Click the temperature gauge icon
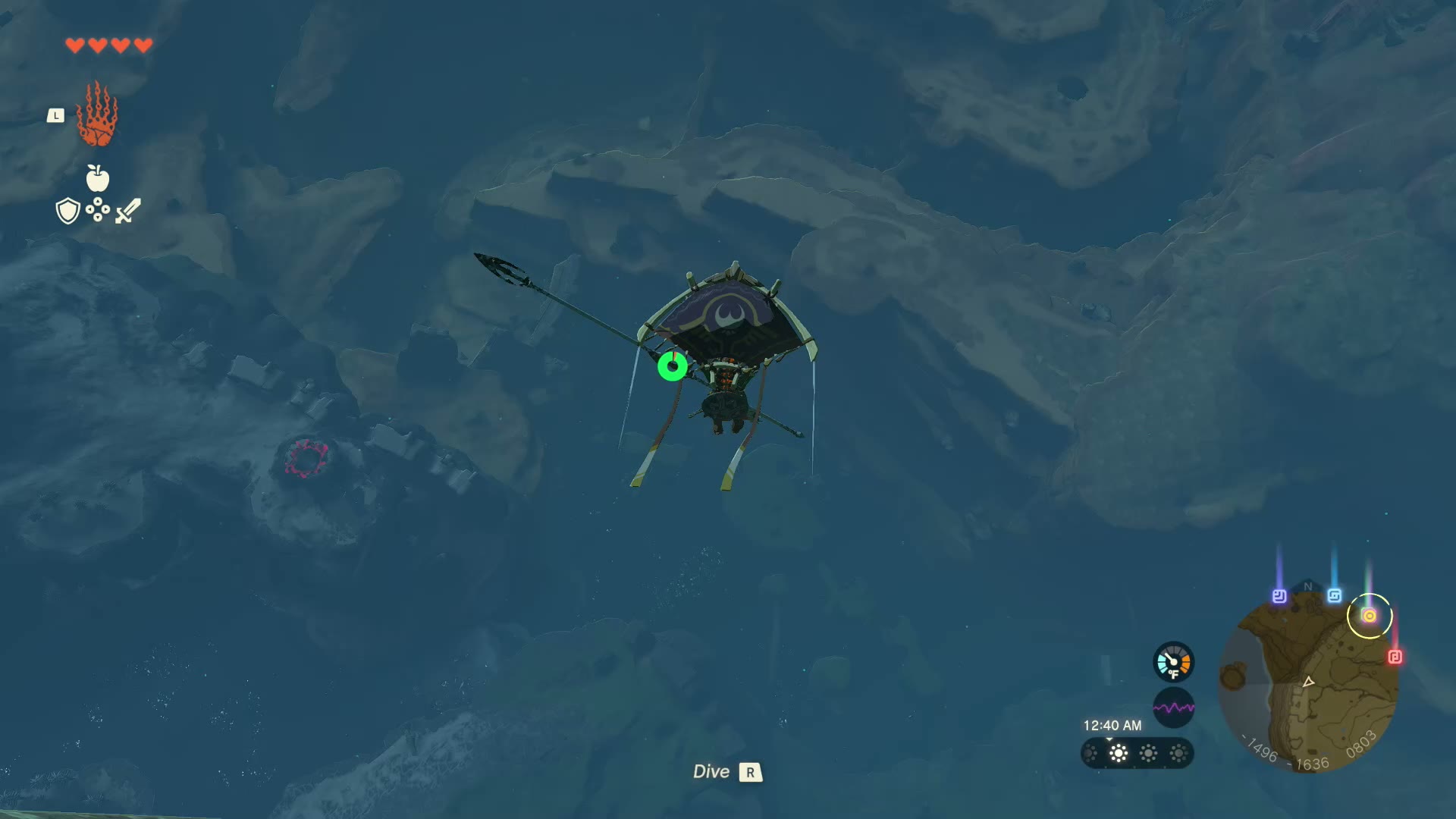 coord(1173,662)
